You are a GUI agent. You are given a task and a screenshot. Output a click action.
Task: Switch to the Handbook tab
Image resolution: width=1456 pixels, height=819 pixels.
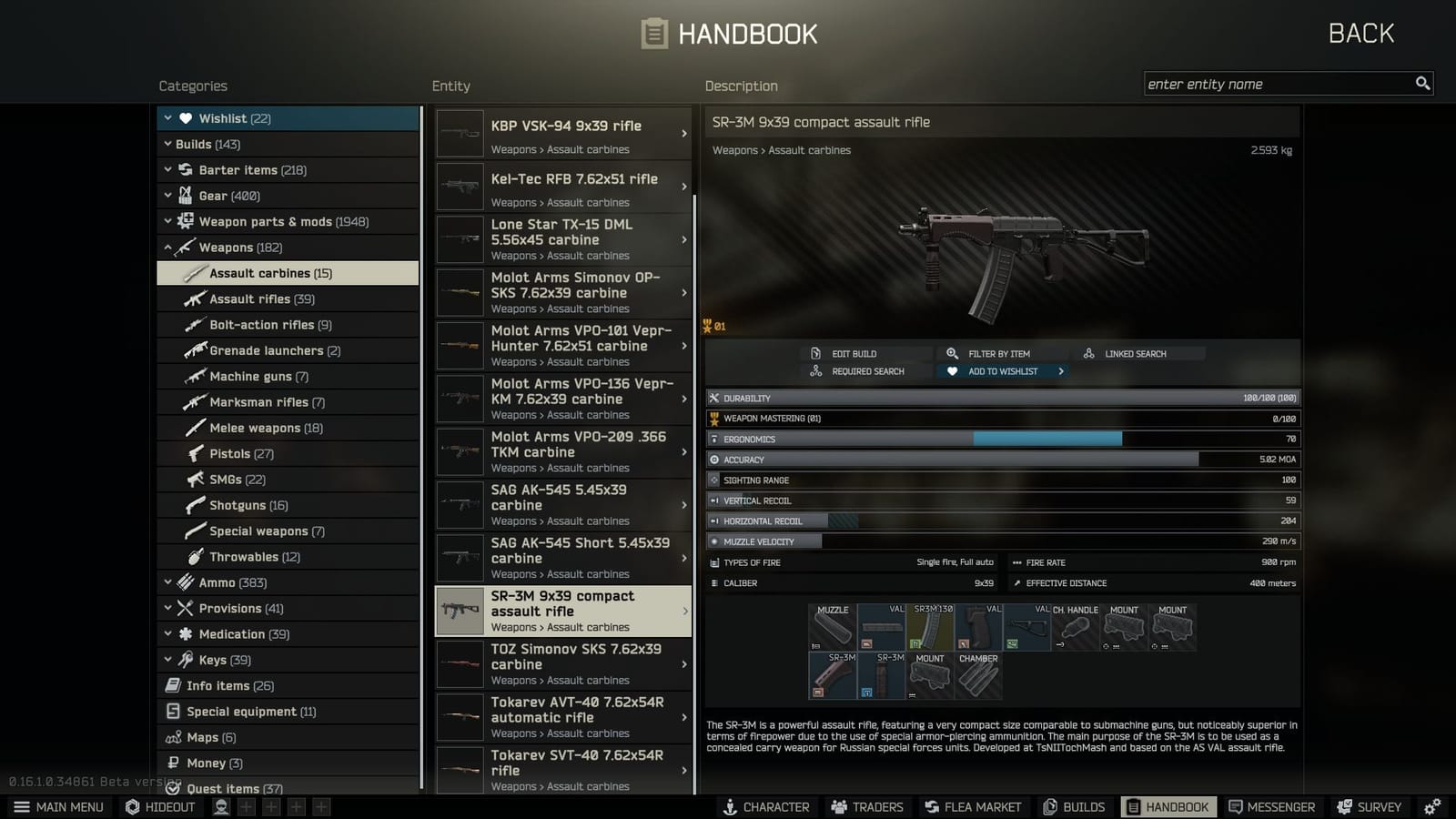(1168, 806)
